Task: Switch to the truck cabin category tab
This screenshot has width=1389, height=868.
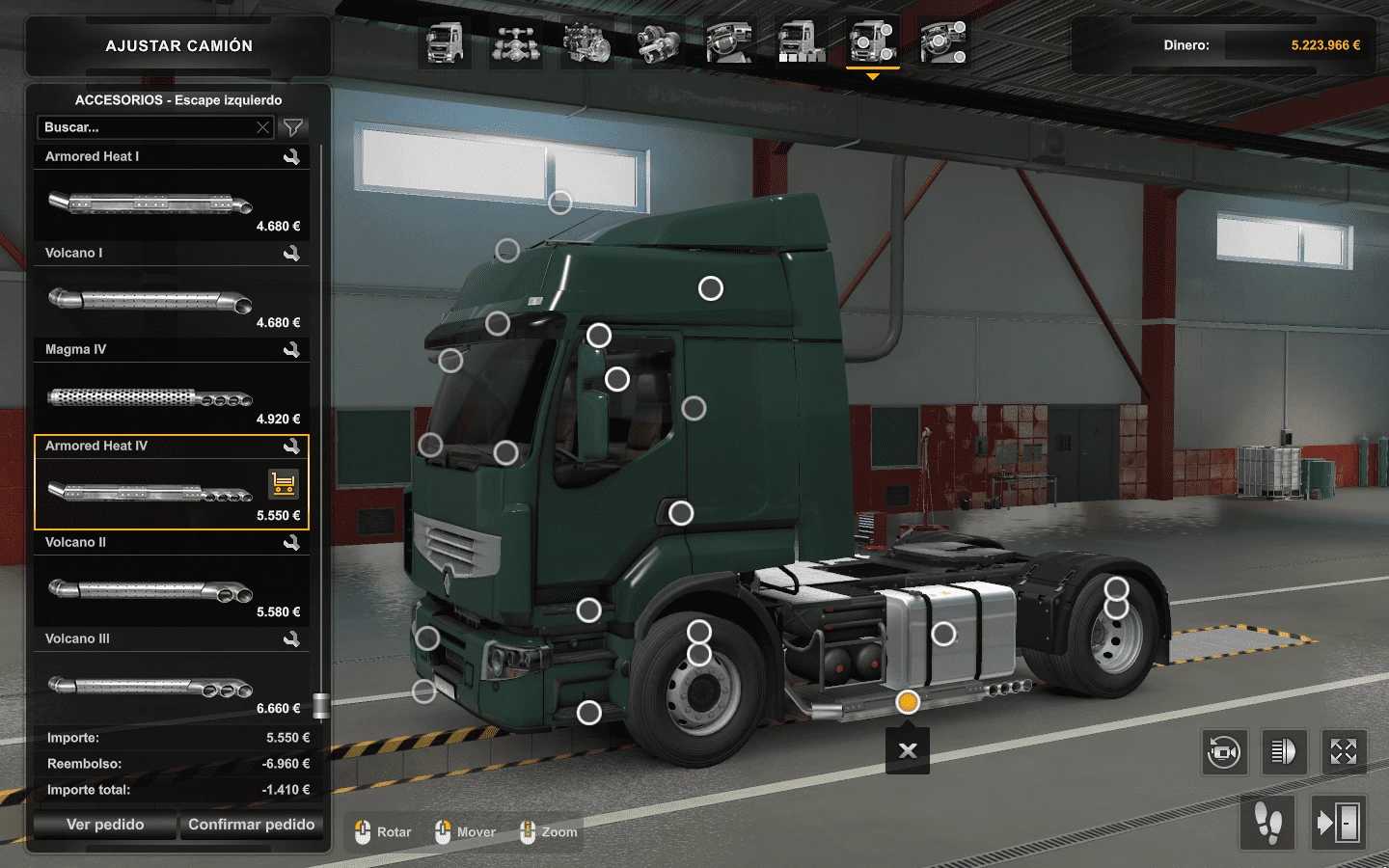Action: (x=445, y=43)
